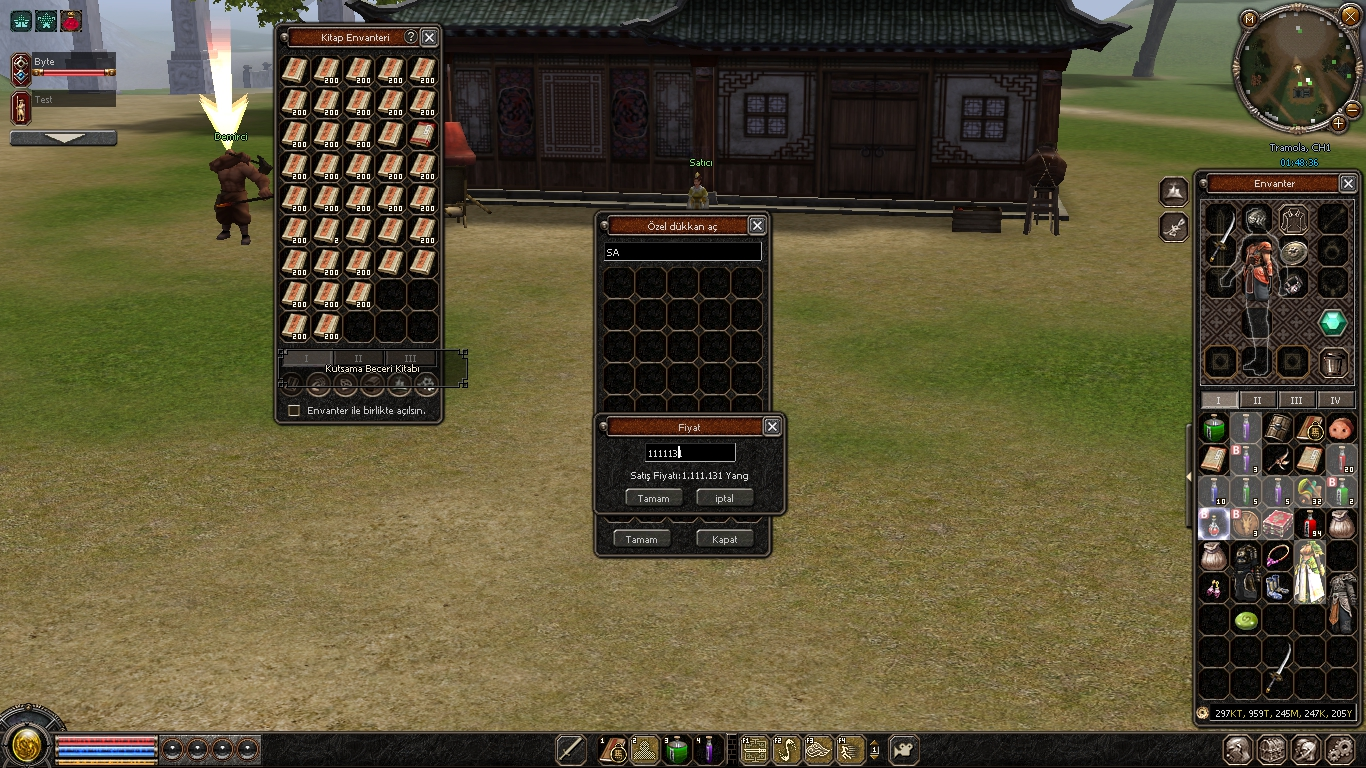The image size is (1366, 768).
Task: Select the green potion in the inventory
Action: point(1214,429)
